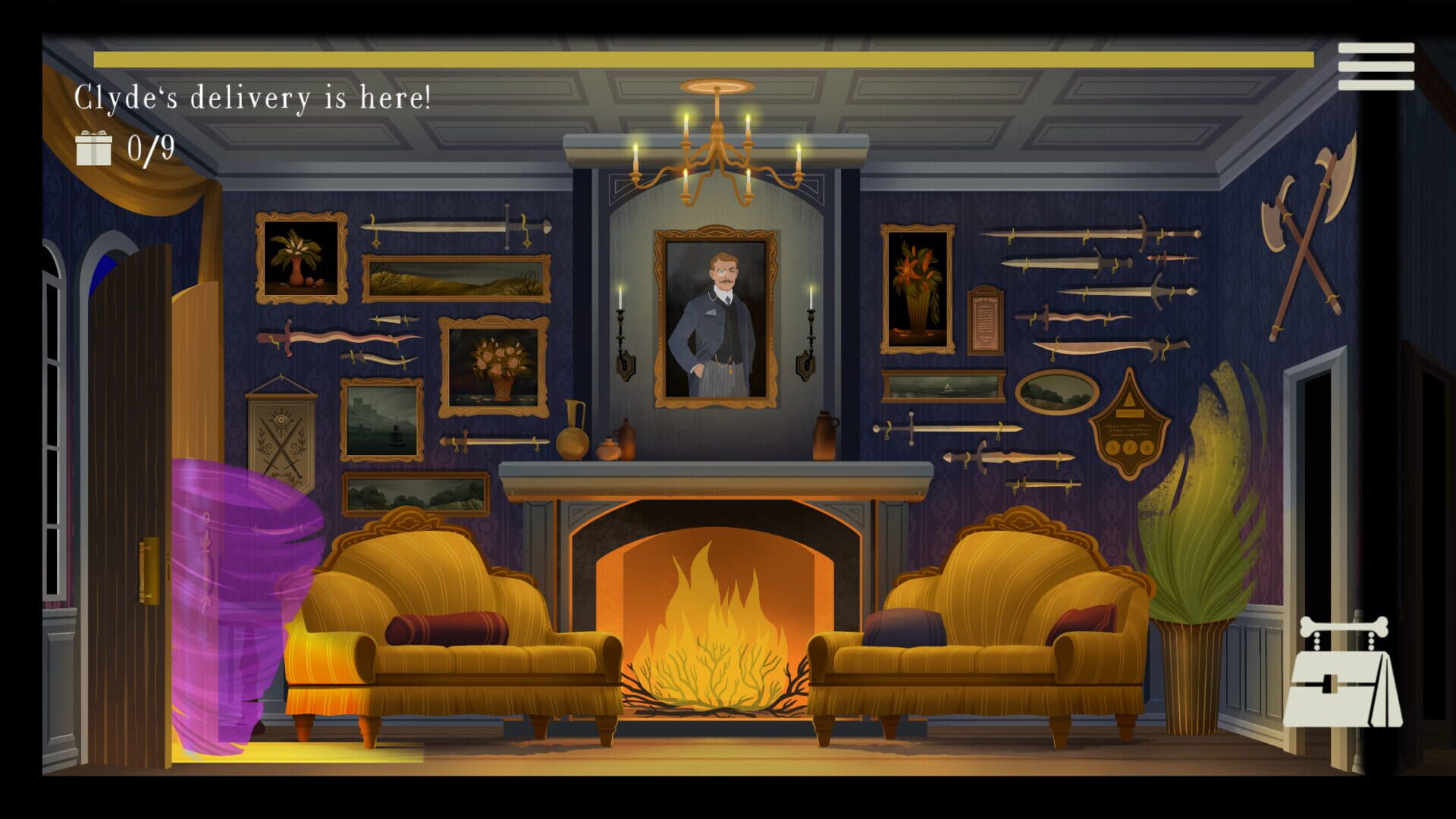Click the text Clyde's delivery is here
Screen dimensions: 1456x819
click(x=254, y=94)
